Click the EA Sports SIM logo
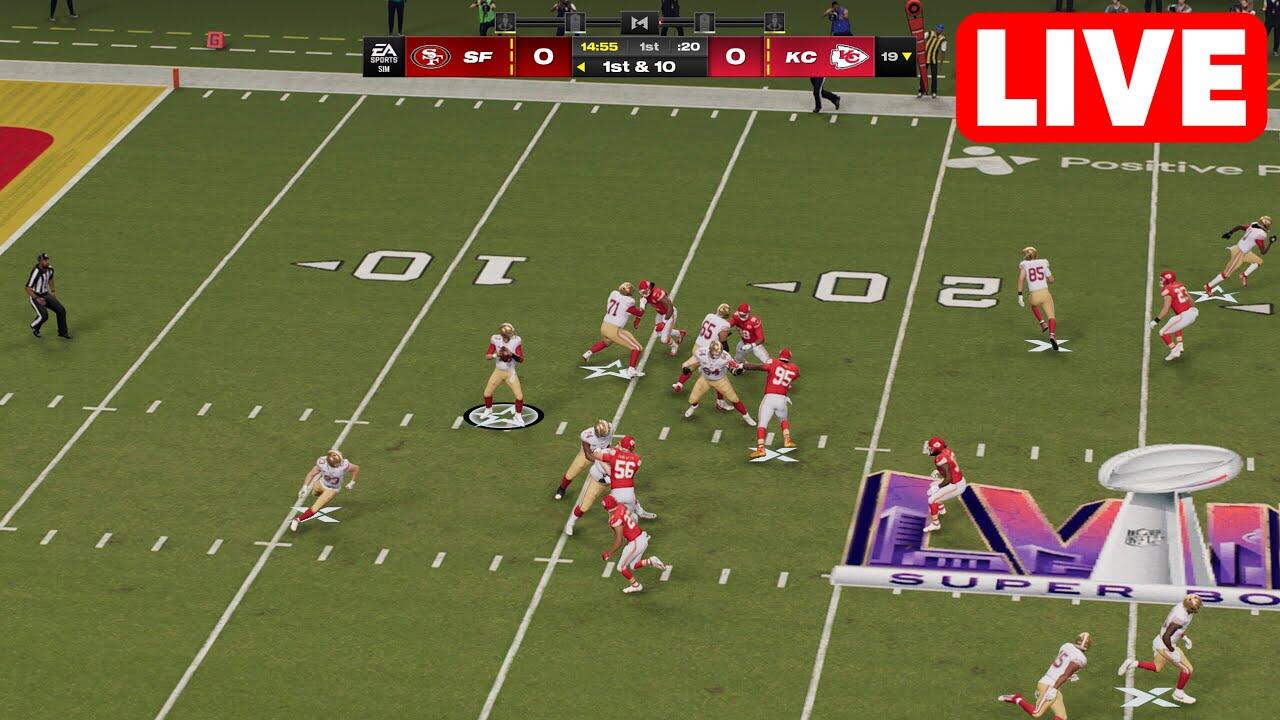Screen dimensions: 1280x720 pyautogui.click(x=383, y=57)
